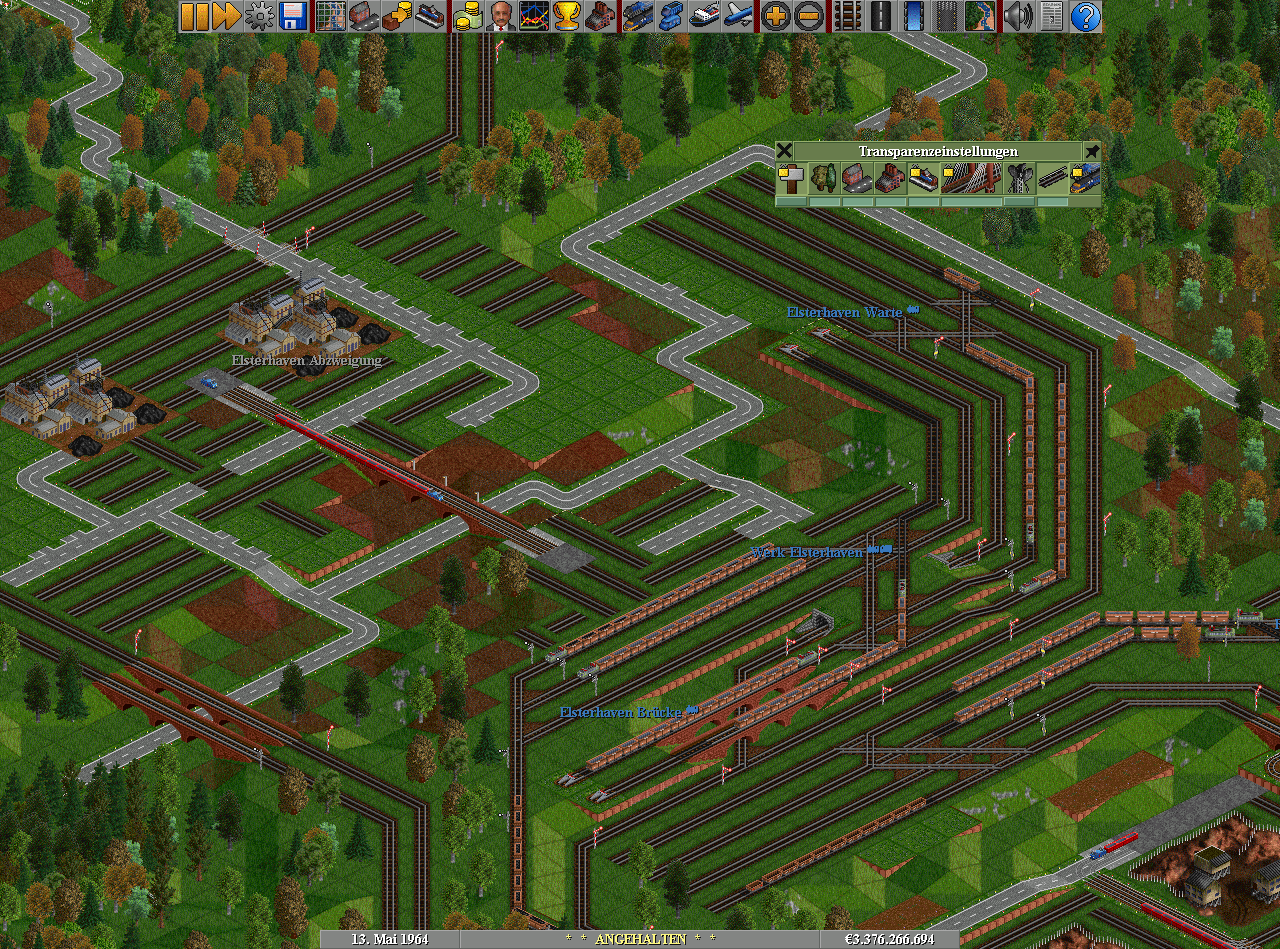Open the trophy league table menu
Screen dimensions: 1280x949
point(567,16)
